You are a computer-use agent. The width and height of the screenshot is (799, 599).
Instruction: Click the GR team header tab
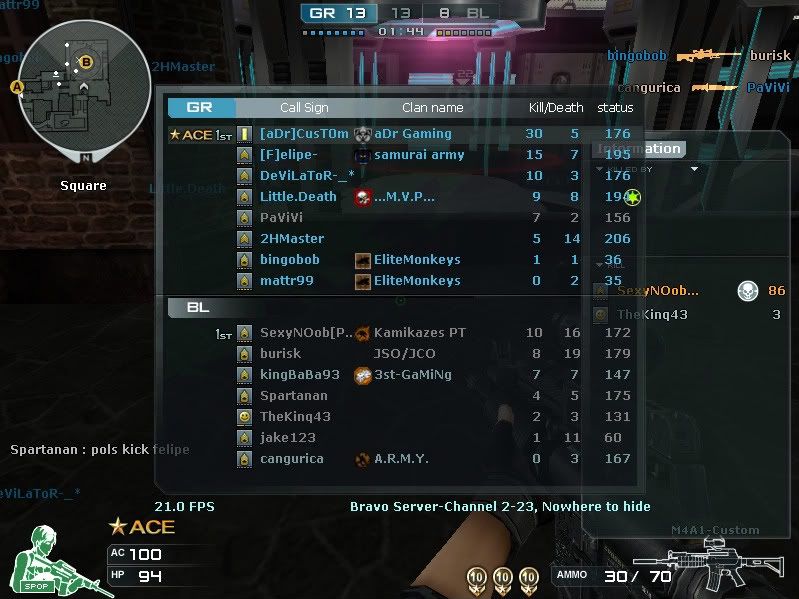point(201,107)
